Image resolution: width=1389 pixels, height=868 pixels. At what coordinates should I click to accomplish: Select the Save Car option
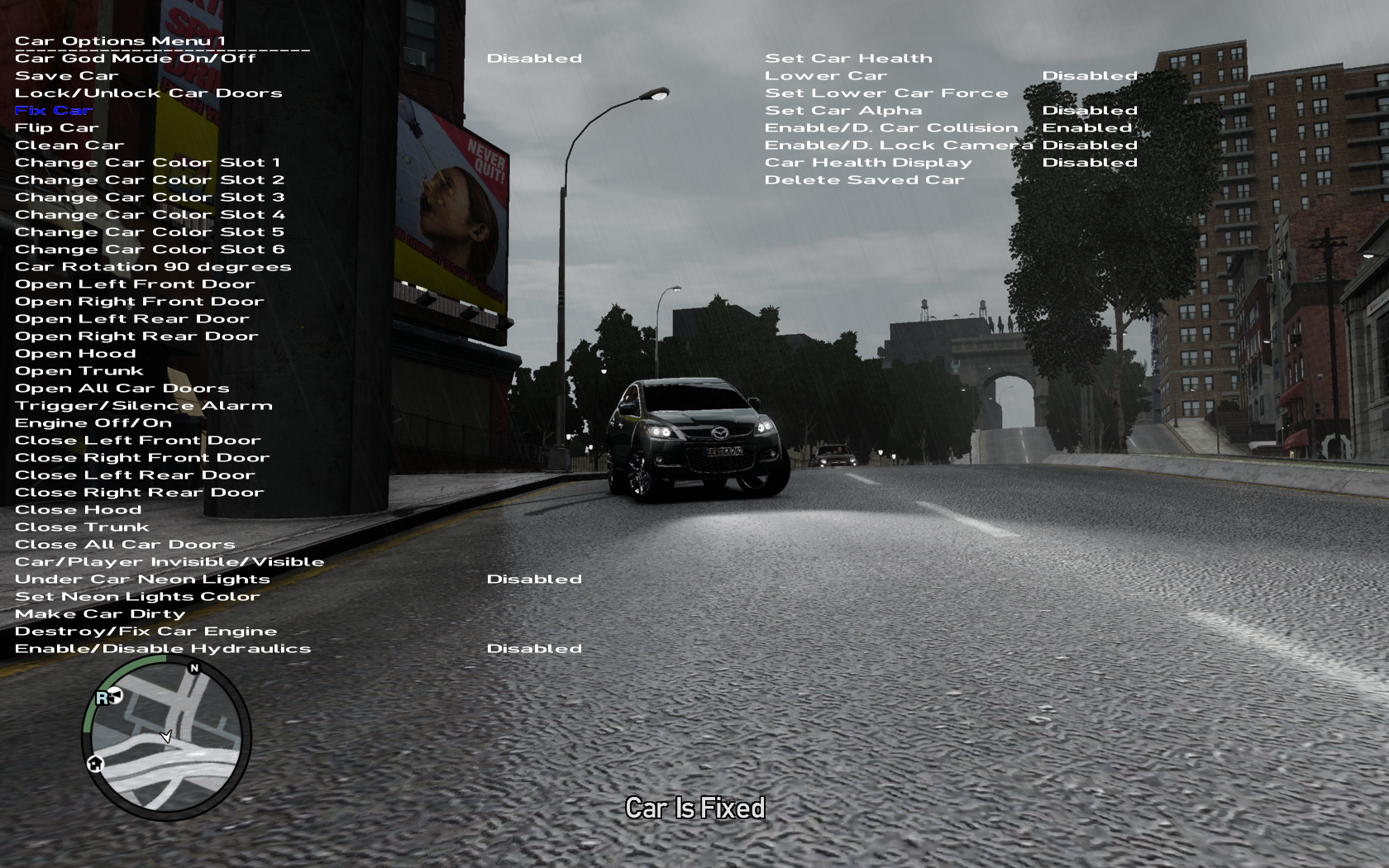[67, 76]
